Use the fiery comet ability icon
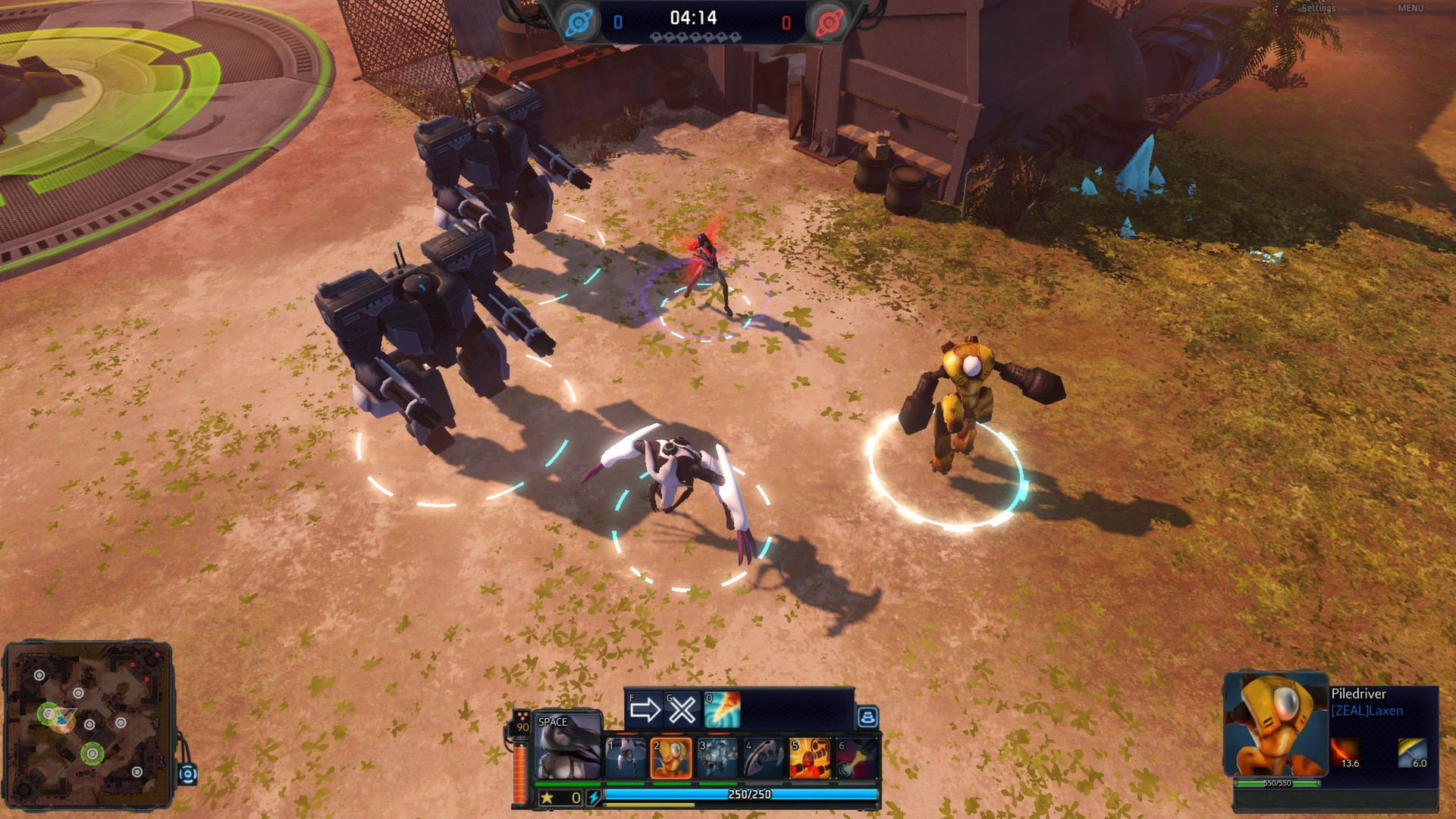This screenshot has height=819, width=1456. tap(721, 710)
